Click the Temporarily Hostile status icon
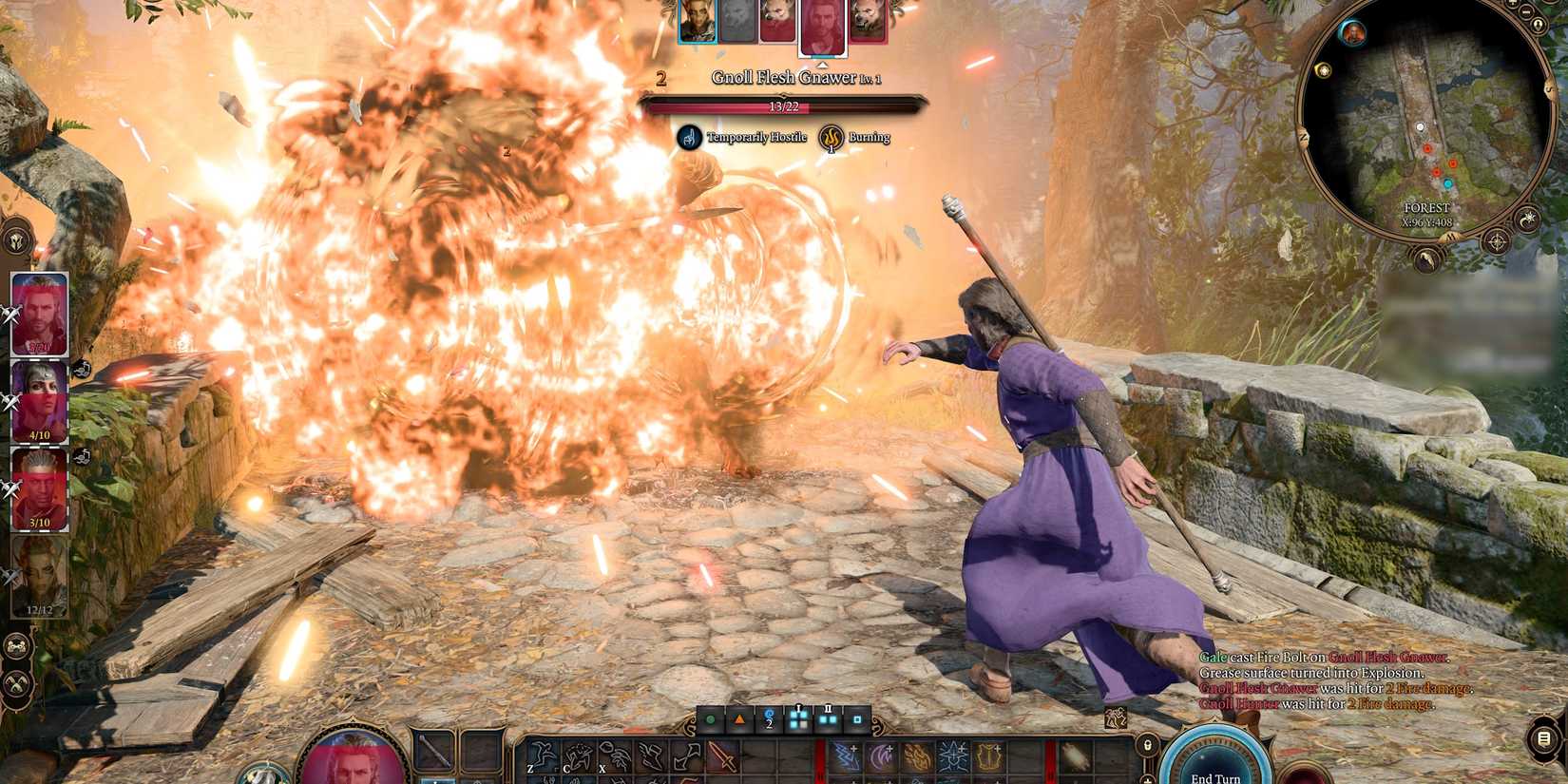Image resolution: width=1568 pixels, height=784 pixels. (x=691, y=137)
